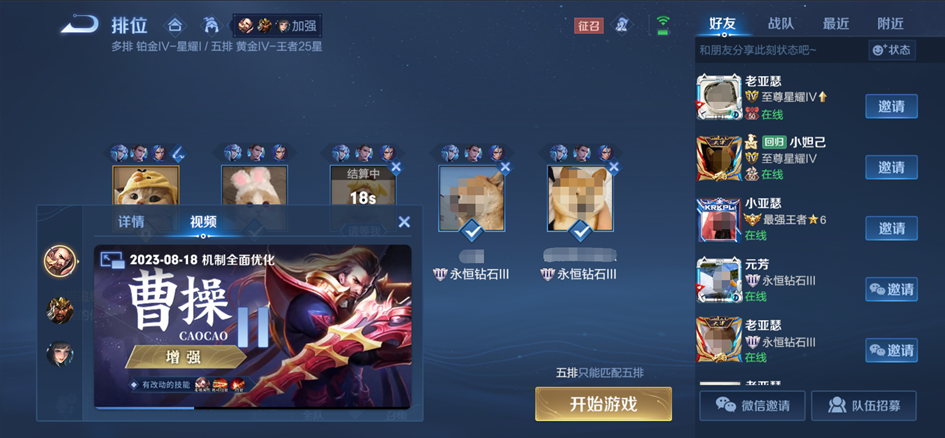Click the 状态 status button

pyautogui.click(x=891, y=50)
